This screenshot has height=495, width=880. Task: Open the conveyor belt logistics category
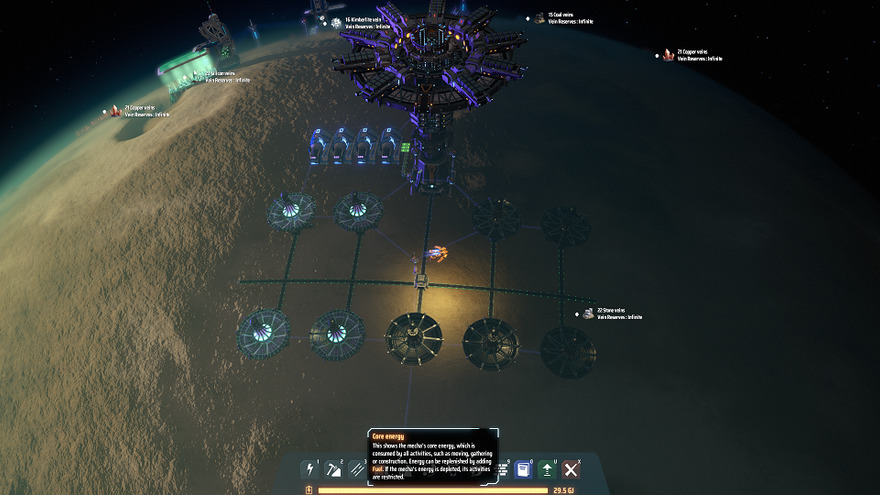[358, 469]
